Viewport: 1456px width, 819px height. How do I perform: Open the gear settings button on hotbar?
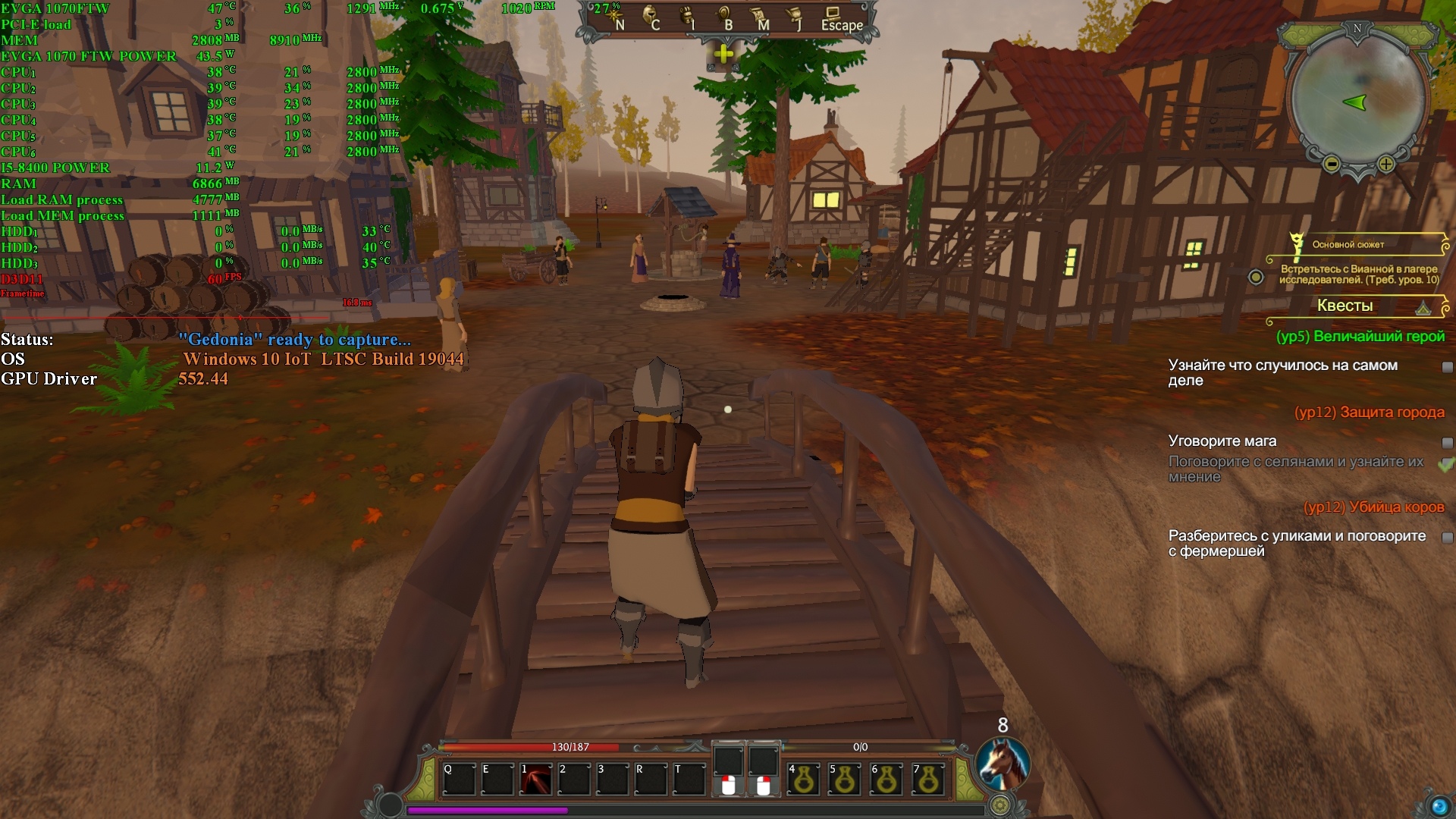[1000, 805]
